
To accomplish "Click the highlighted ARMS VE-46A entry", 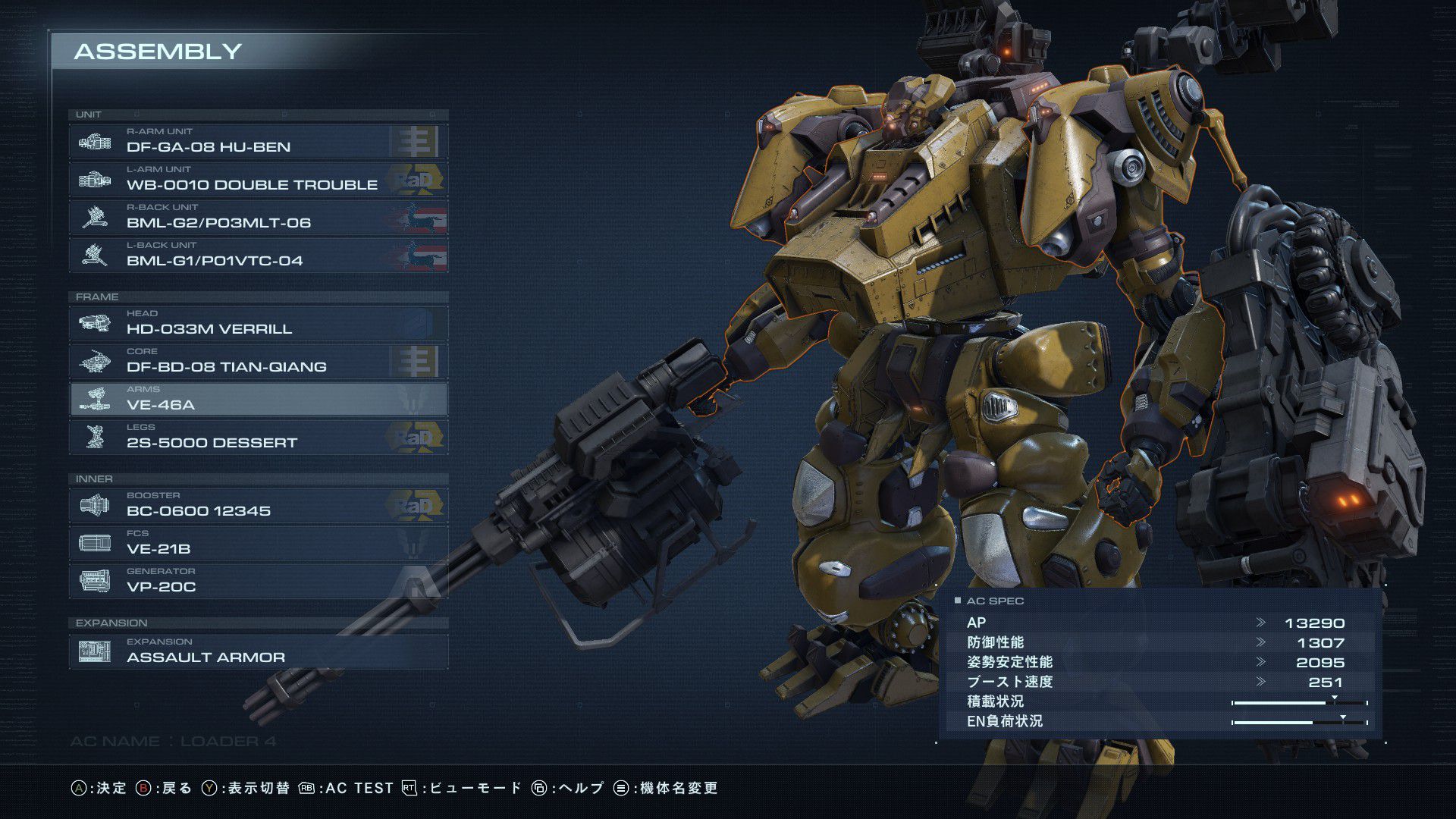I will coord(258,399).
